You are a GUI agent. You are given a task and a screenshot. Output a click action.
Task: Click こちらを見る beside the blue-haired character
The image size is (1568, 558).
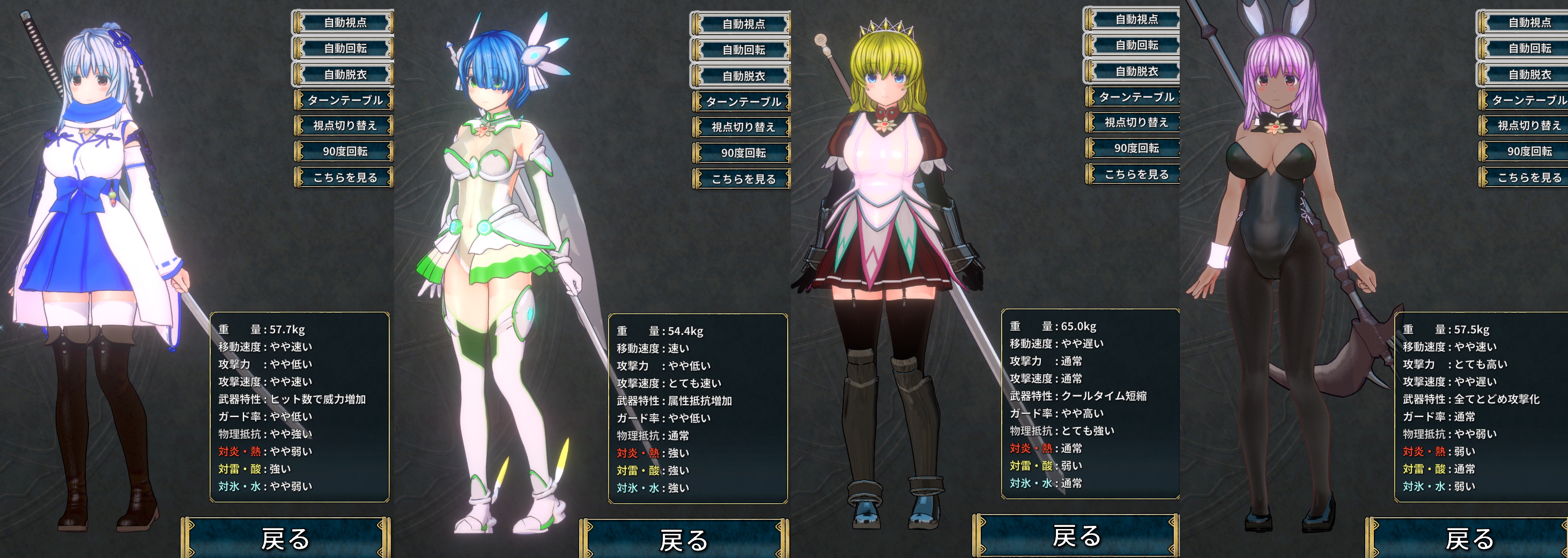[x=743, y=179]
